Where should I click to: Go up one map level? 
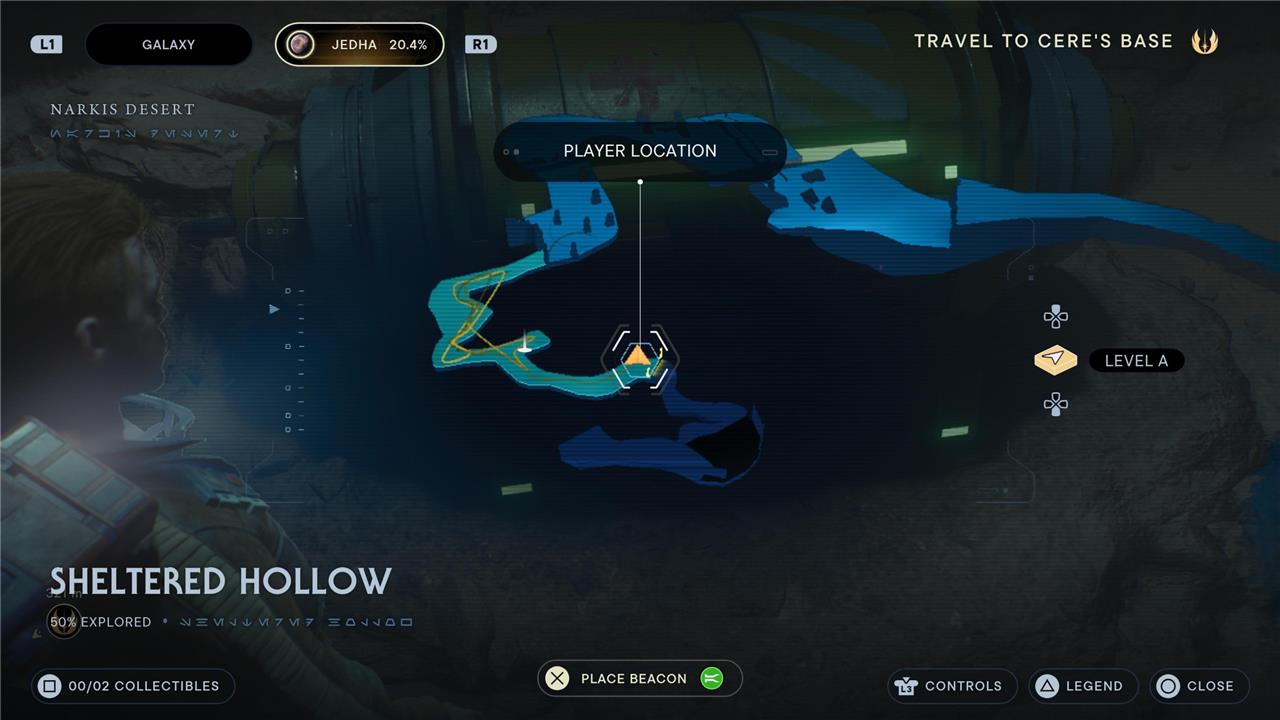pyautogui.click(x=1055, y=318)
